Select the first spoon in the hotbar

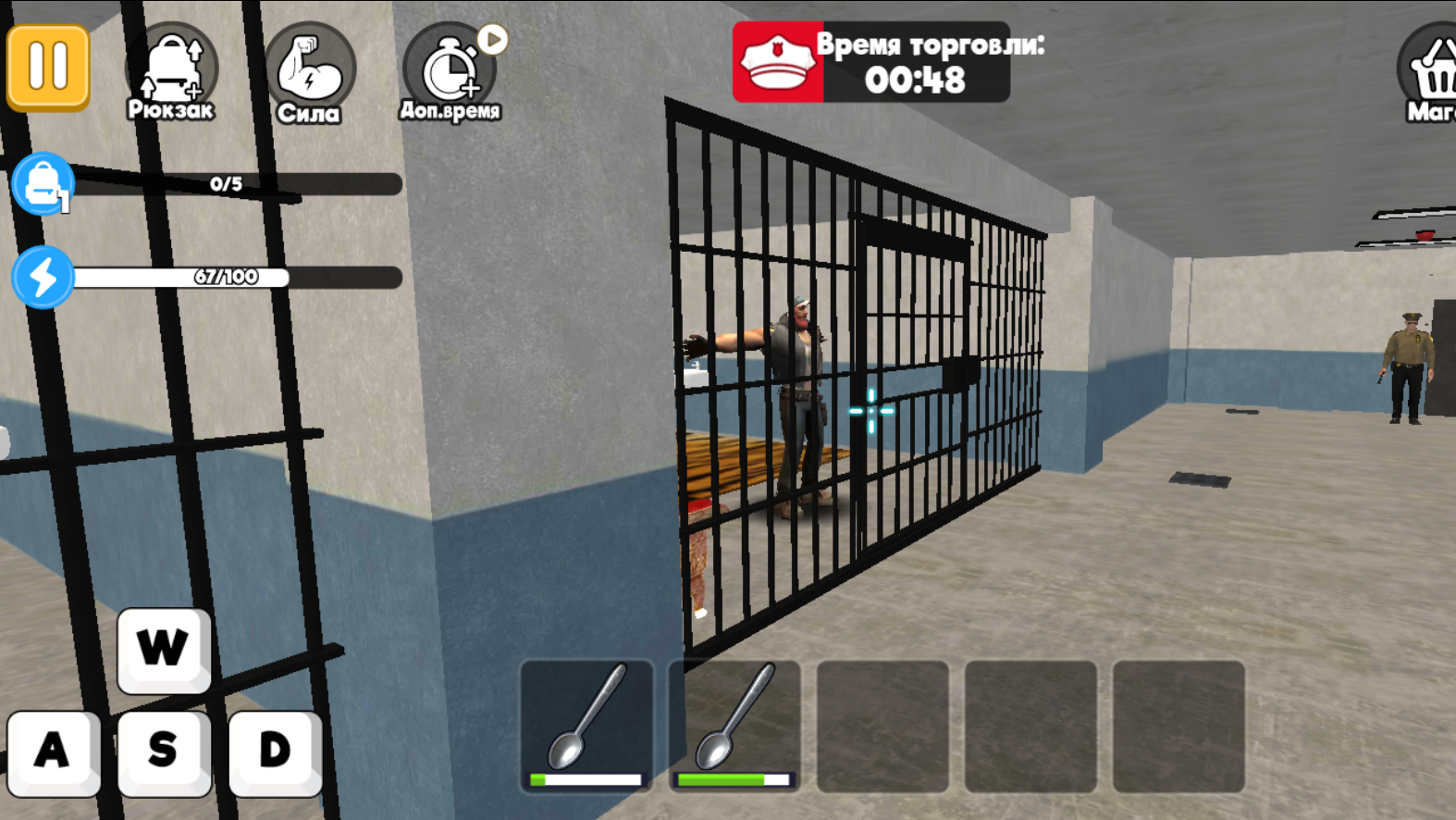pyautogui.click(x=585, y=727)
